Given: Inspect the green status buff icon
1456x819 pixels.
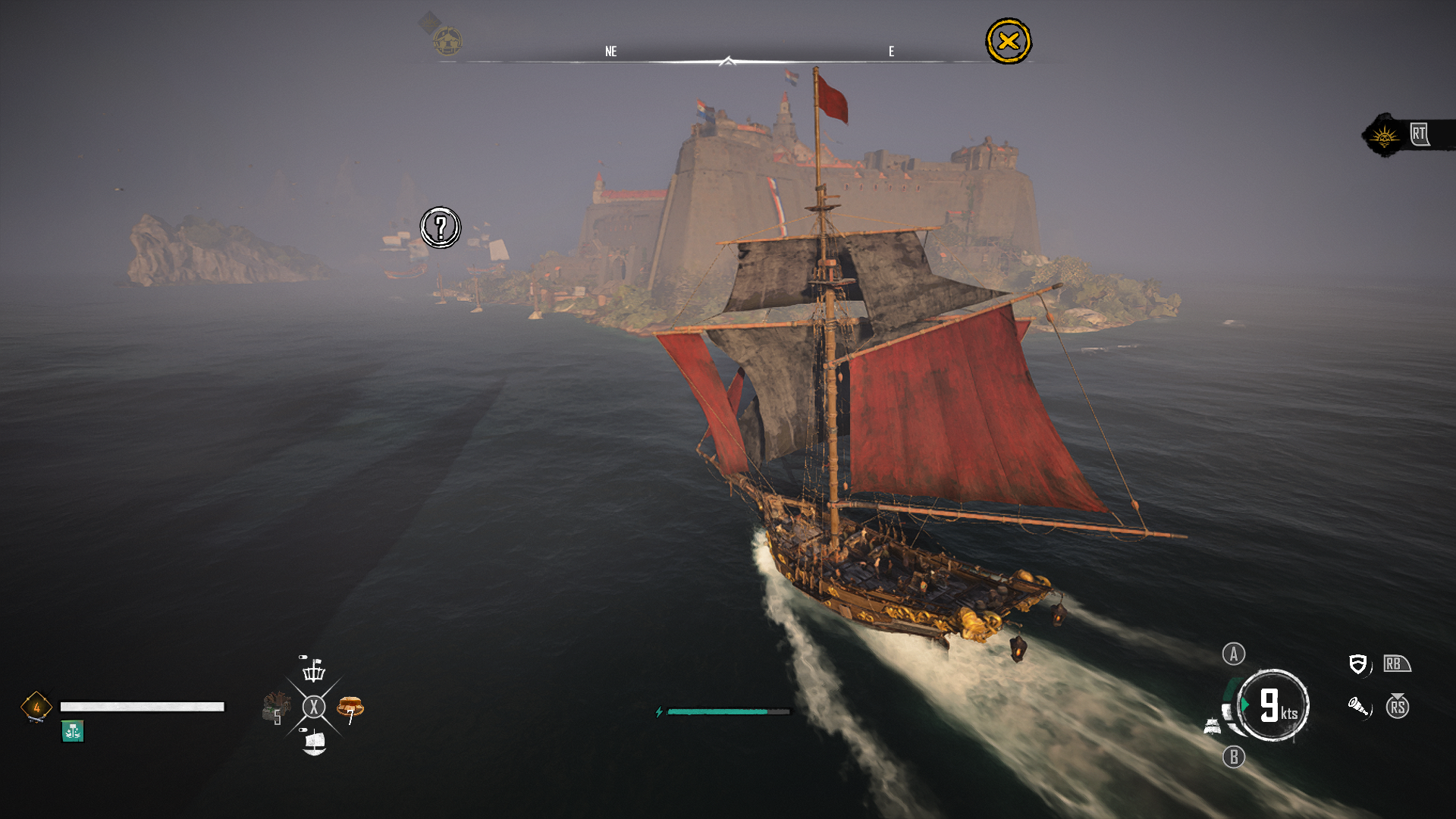Looking at the screenshot, I should (73, 731).
